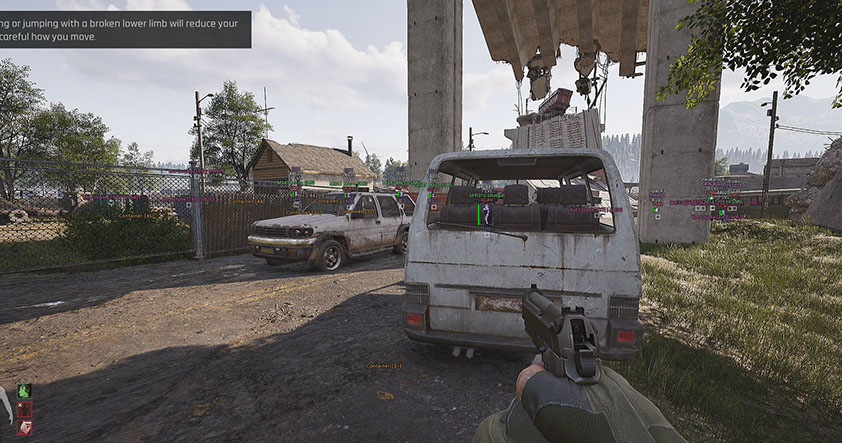Select the red broken legs status icon
Screen dimensions: 842x443
click(x=24, y=409)
